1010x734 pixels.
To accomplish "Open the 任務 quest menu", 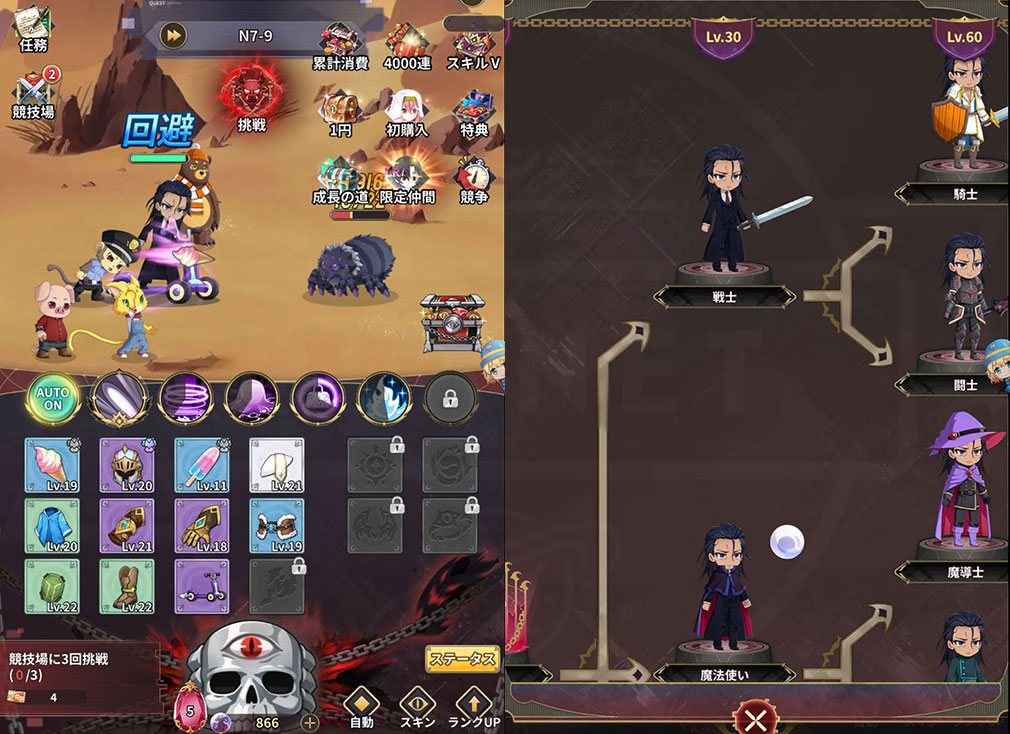I will point(33,28).
